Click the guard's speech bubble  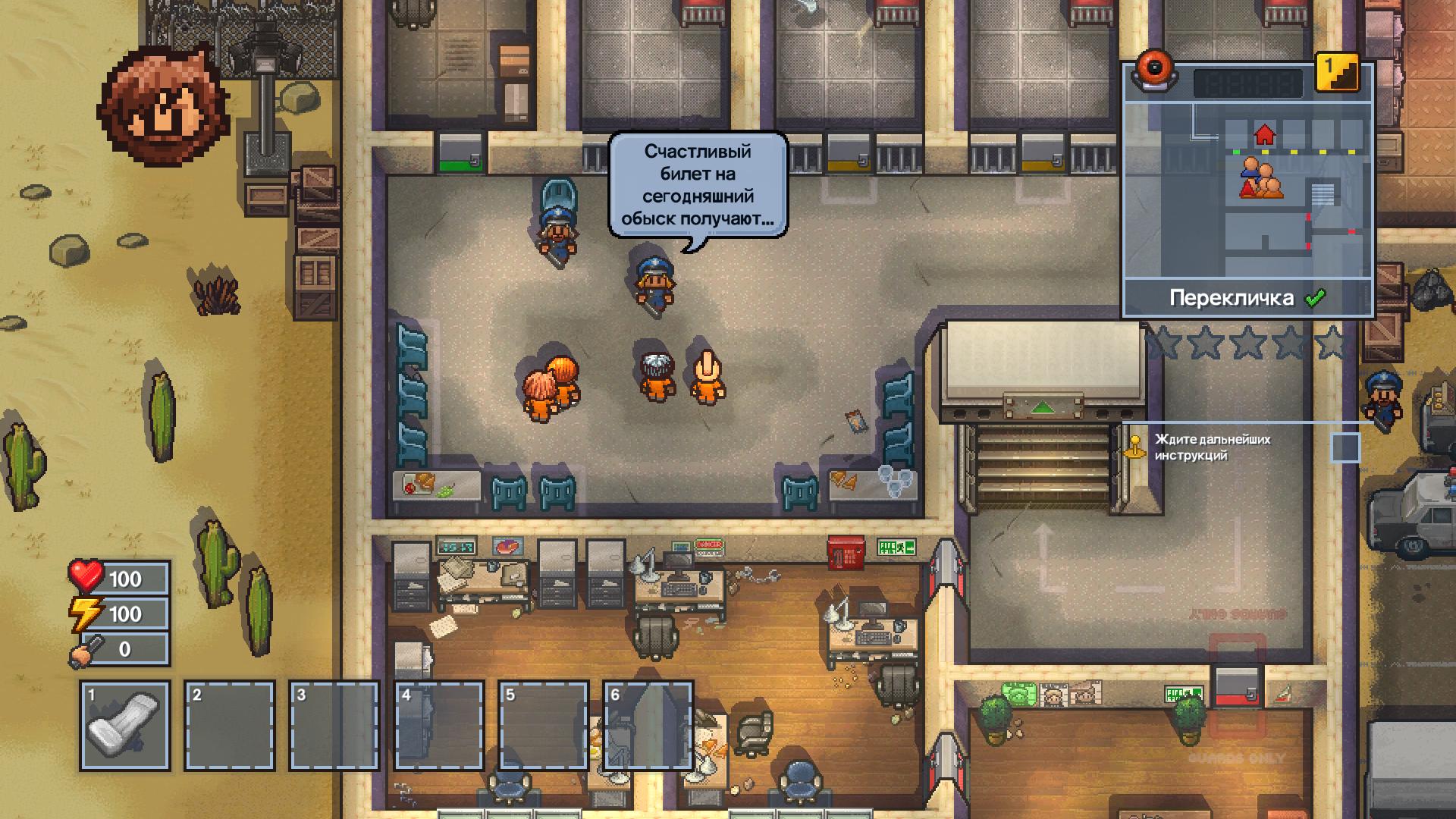click(x=698, y=186)
